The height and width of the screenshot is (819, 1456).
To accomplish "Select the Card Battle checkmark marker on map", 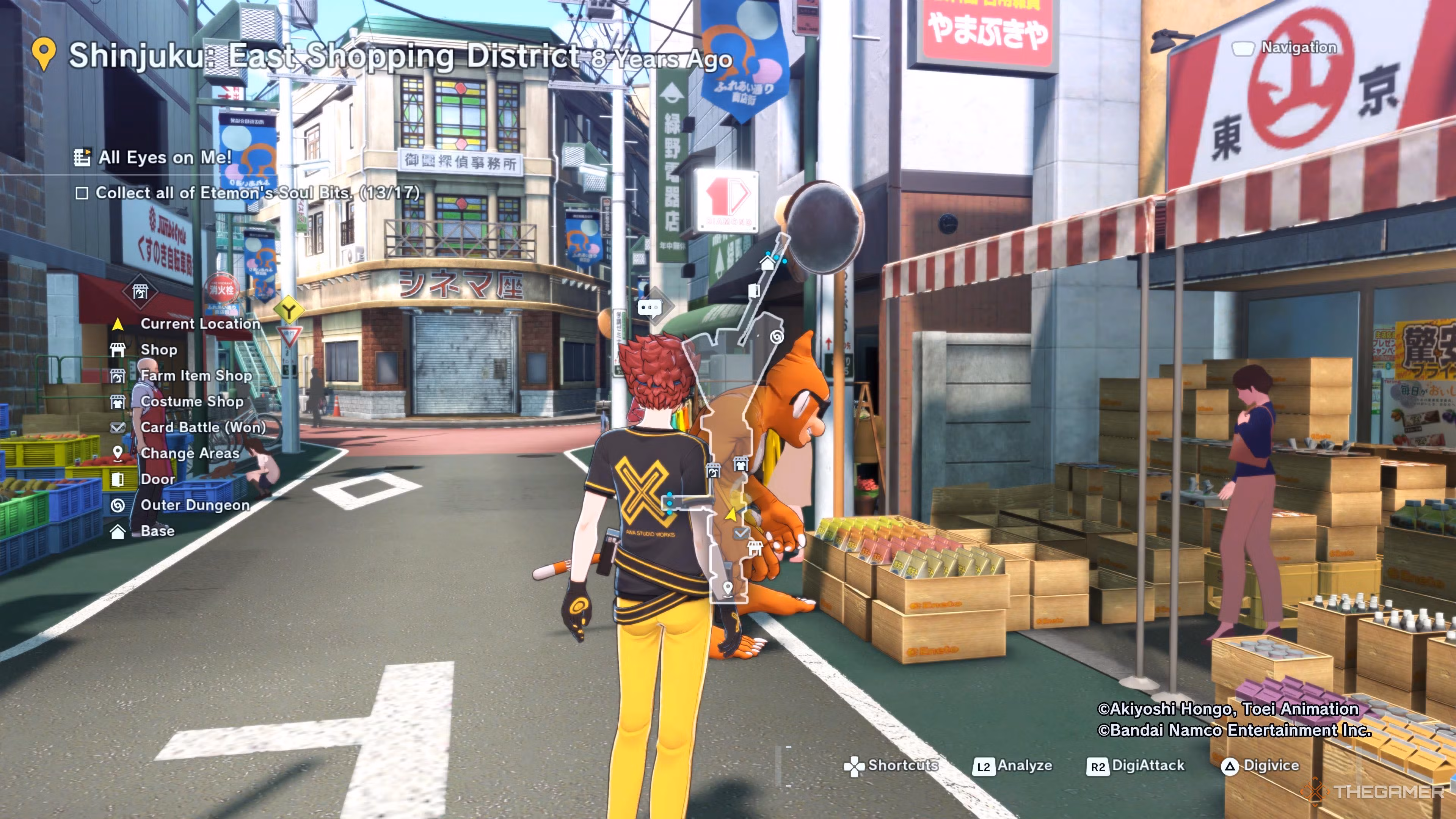I will [x=740, y=532].
